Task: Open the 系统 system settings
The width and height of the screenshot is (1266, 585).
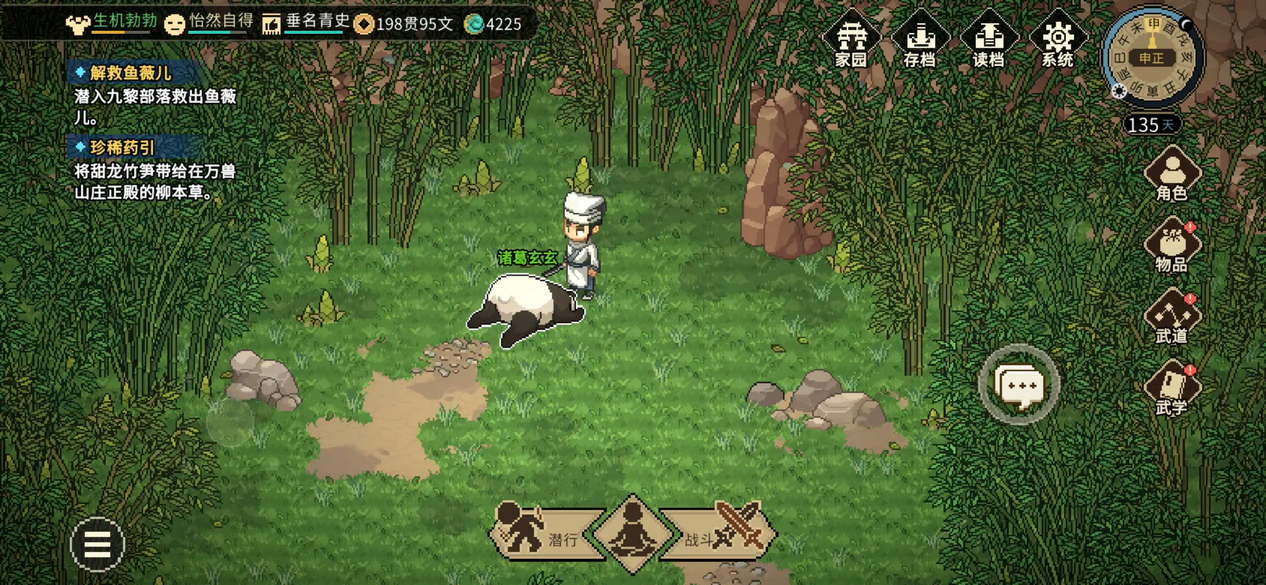Action: (x=1057, y=40)
